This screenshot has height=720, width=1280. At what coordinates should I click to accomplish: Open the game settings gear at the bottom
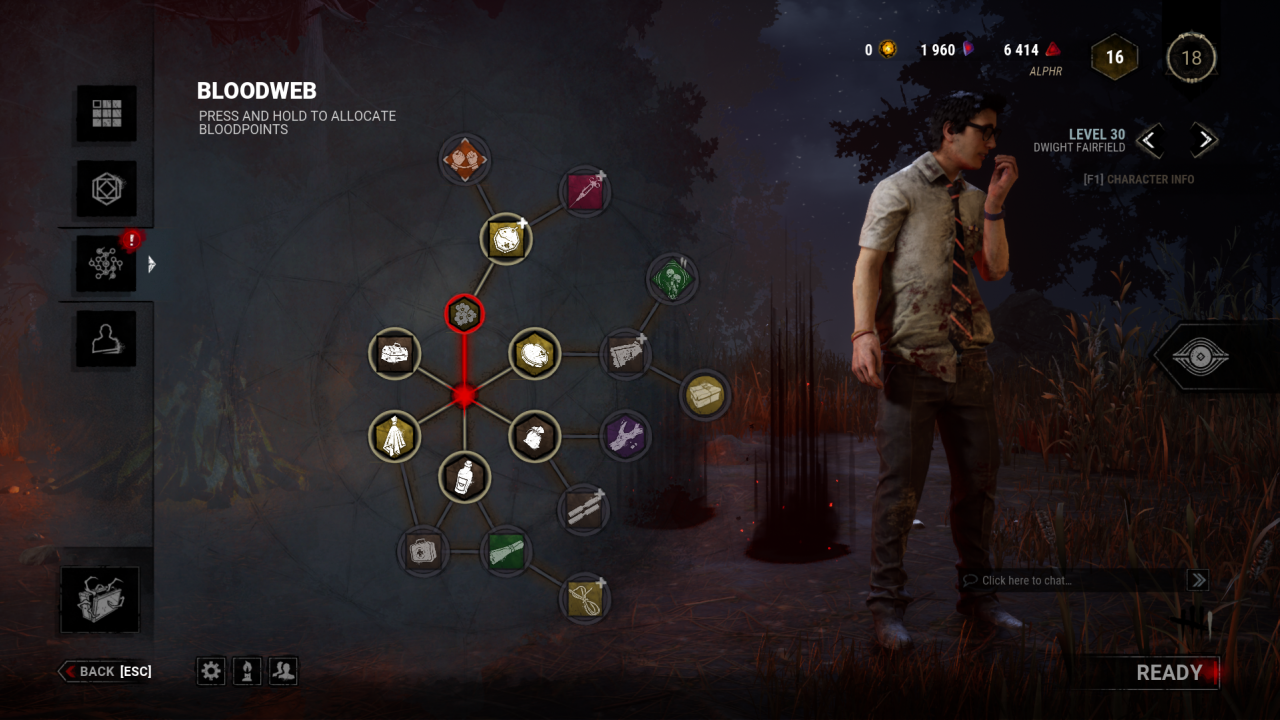(210, 671)
